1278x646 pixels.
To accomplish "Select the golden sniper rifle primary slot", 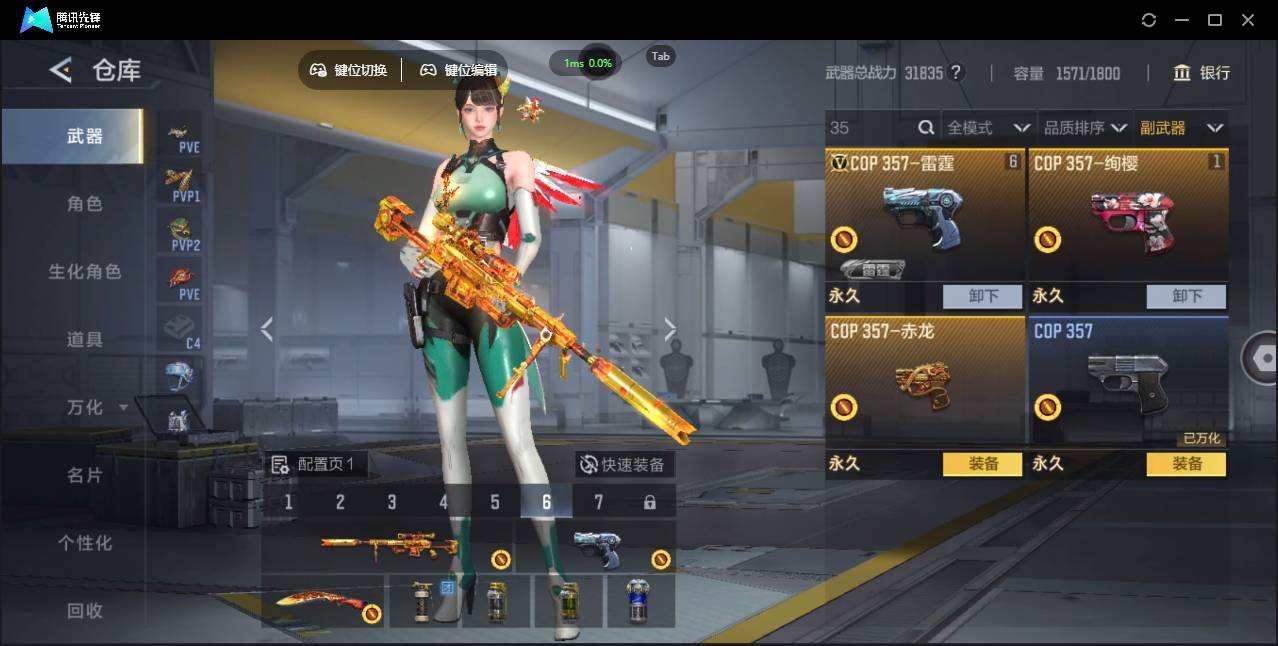I will point(388,546).
